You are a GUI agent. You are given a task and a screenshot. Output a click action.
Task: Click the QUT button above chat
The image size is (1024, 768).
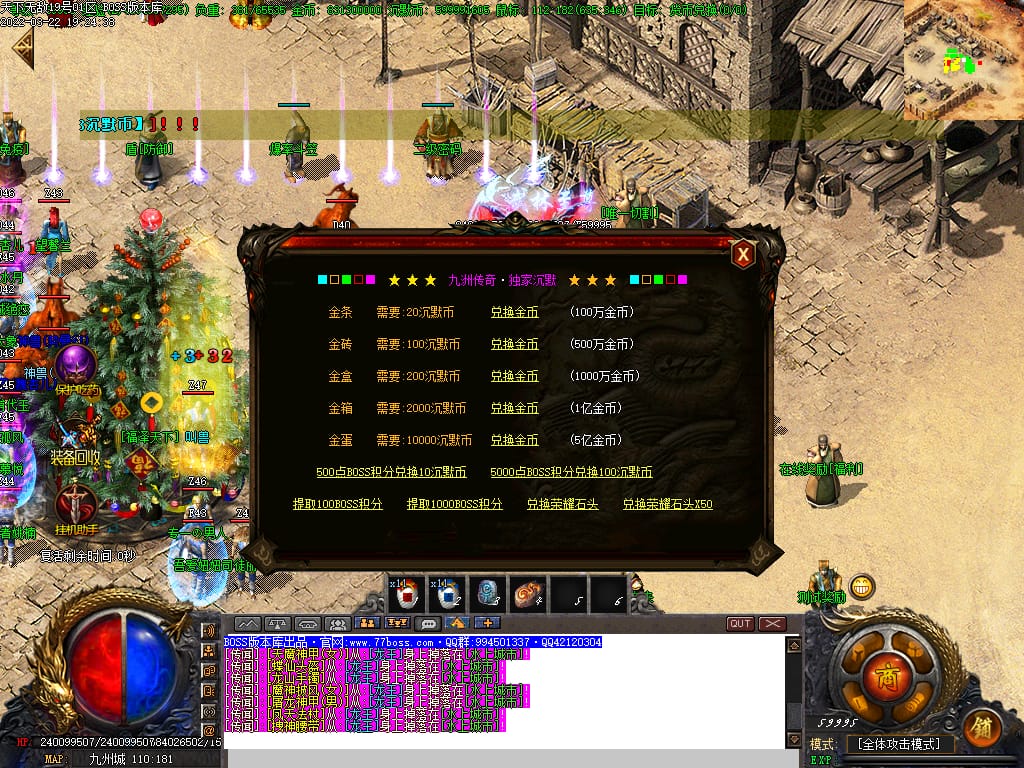coord(740,623)
